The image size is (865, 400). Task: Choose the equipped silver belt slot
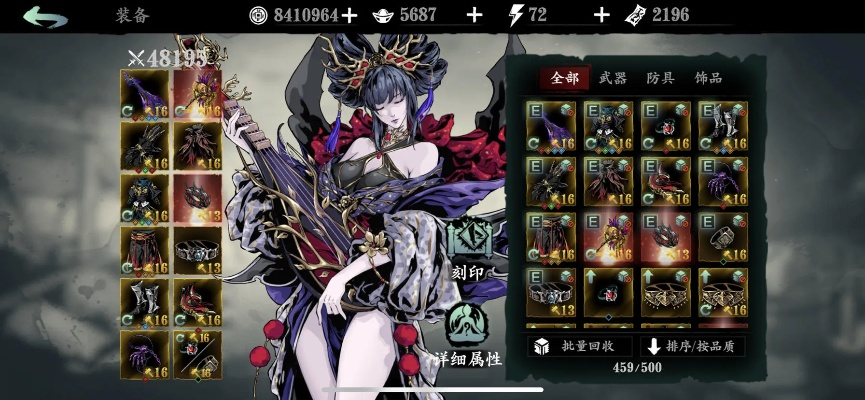tap(197, 251)
